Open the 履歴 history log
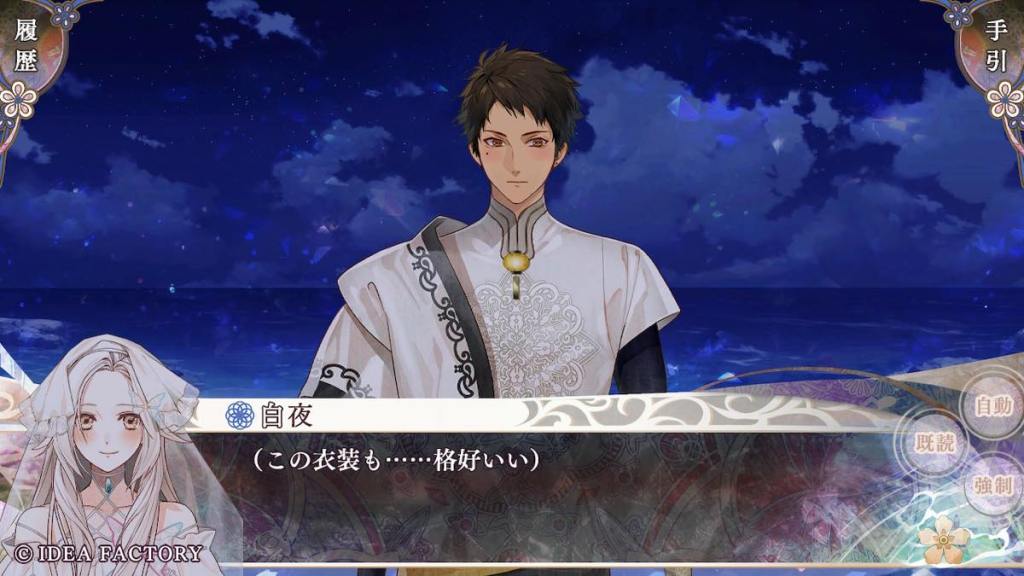 26,45
